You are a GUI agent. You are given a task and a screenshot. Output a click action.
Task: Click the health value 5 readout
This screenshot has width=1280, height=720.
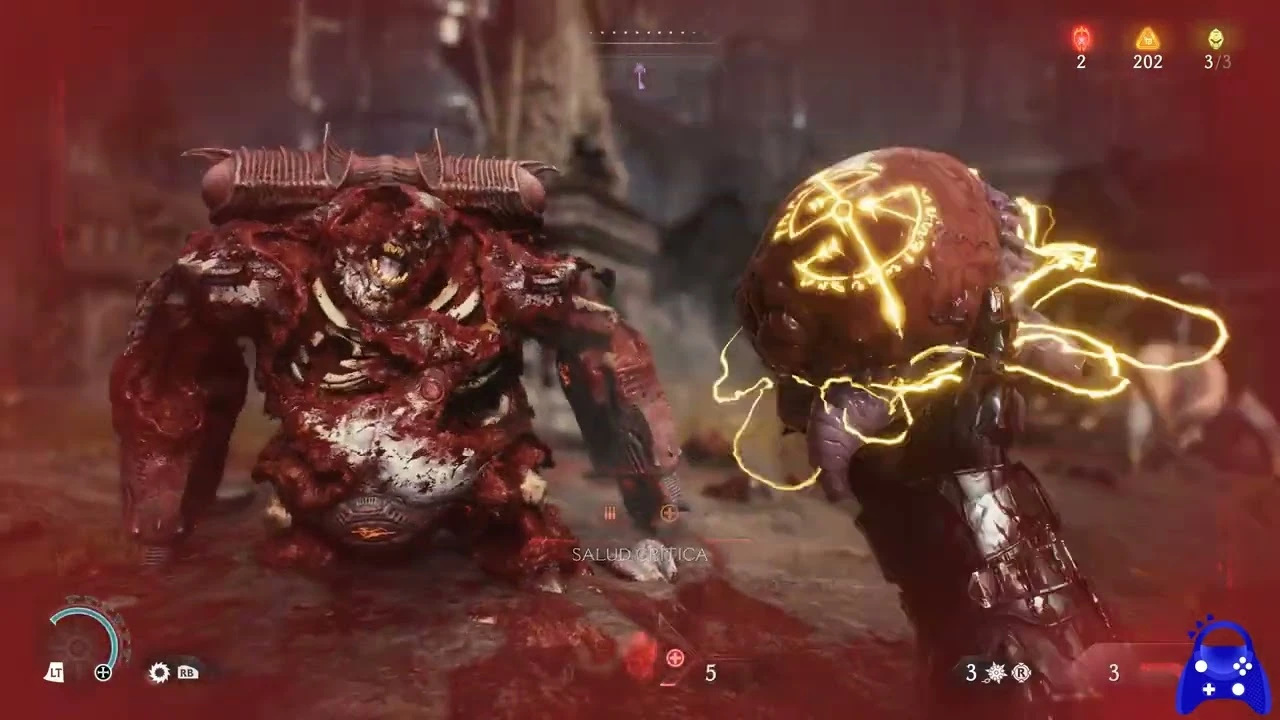[711, 673]
